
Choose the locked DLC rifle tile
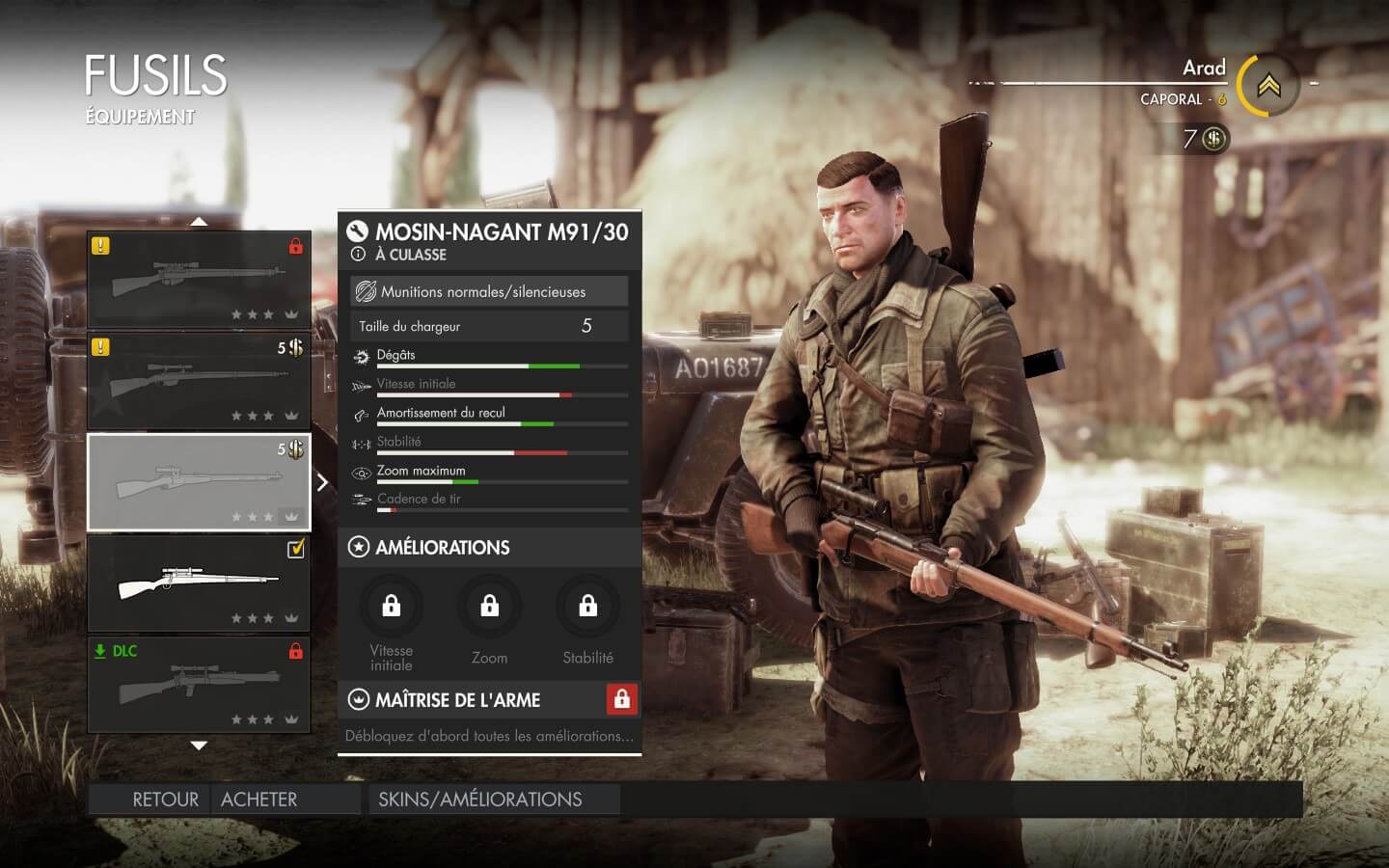tap(199, 684)
